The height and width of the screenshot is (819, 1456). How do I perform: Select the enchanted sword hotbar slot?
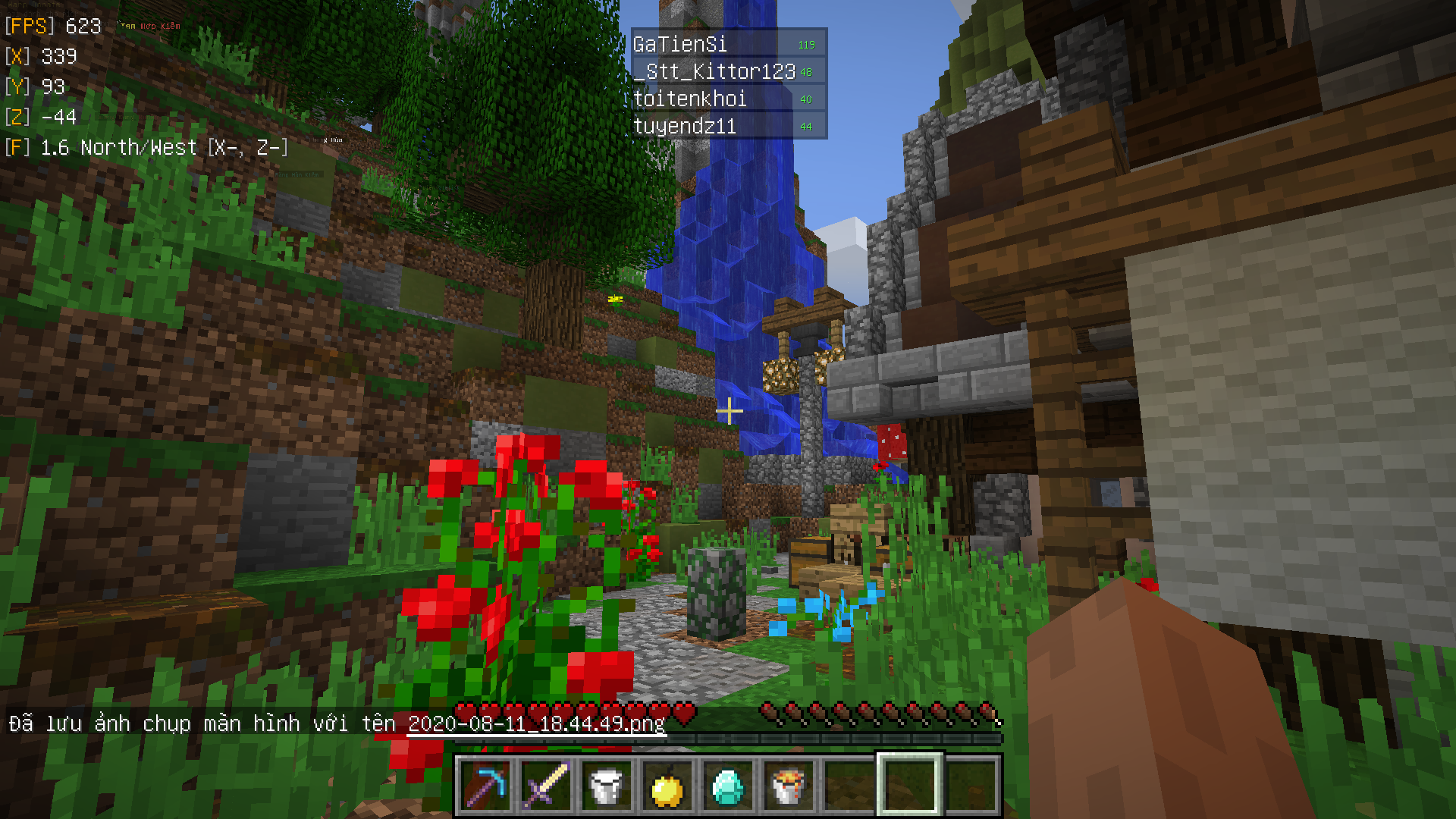(546, 786)
